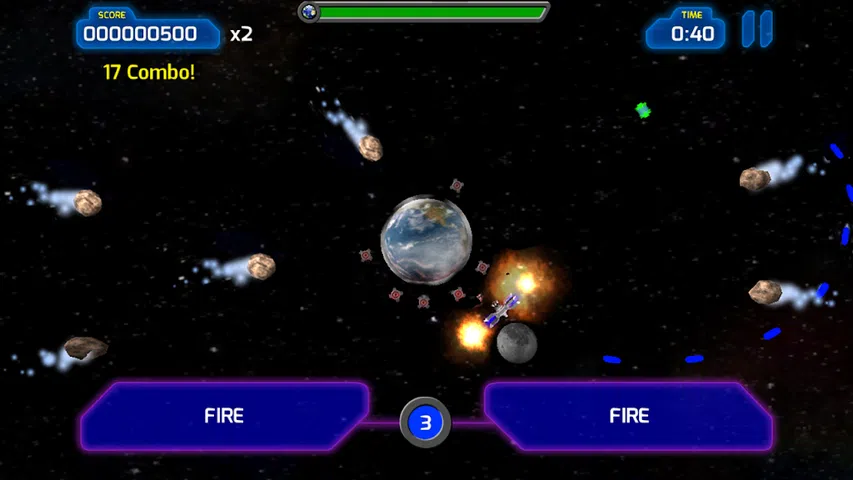Screen dimensions: 853x480
Task: Activate the round bomb counter button
Action: click(425, 423)
